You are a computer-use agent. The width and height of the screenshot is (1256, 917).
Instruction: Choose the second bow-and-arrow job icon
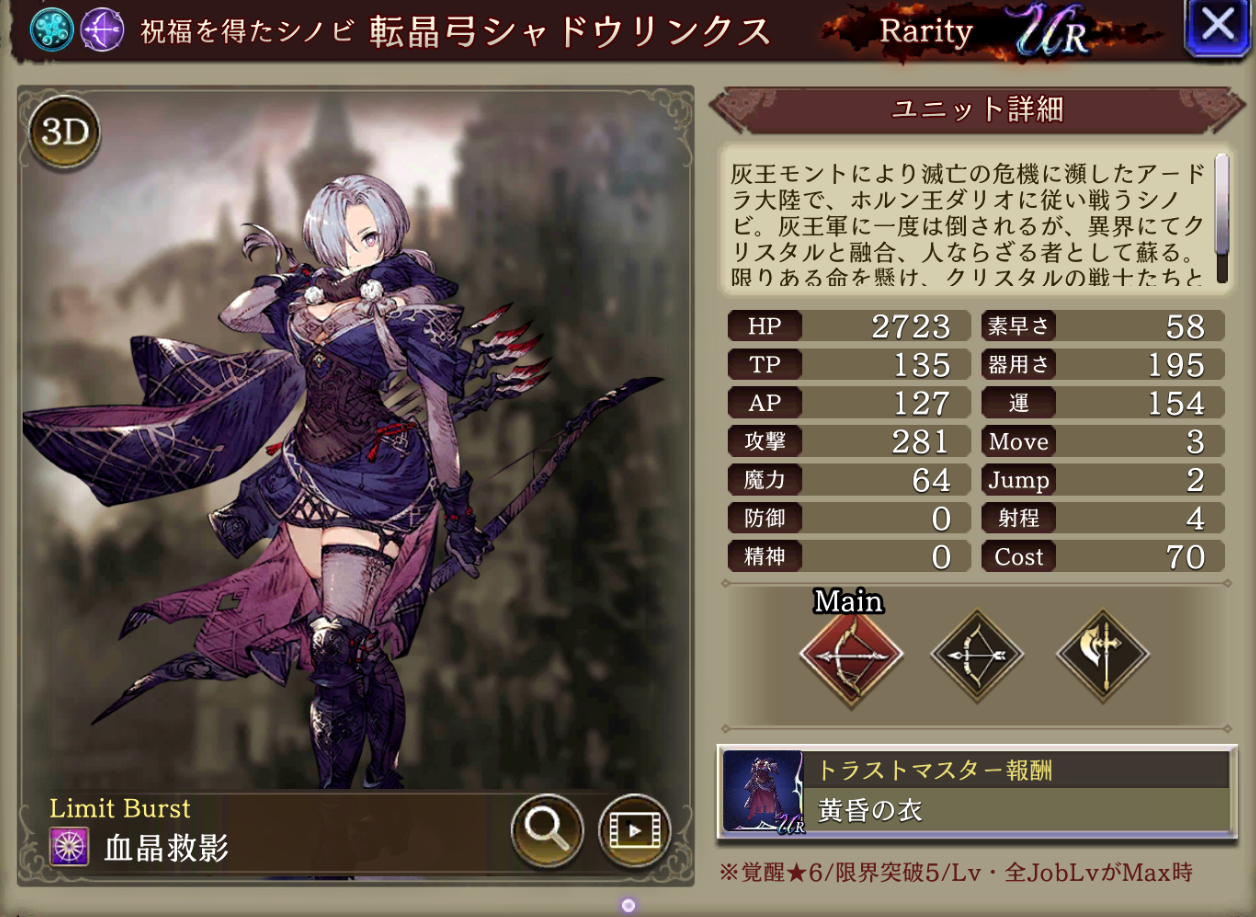977,656
